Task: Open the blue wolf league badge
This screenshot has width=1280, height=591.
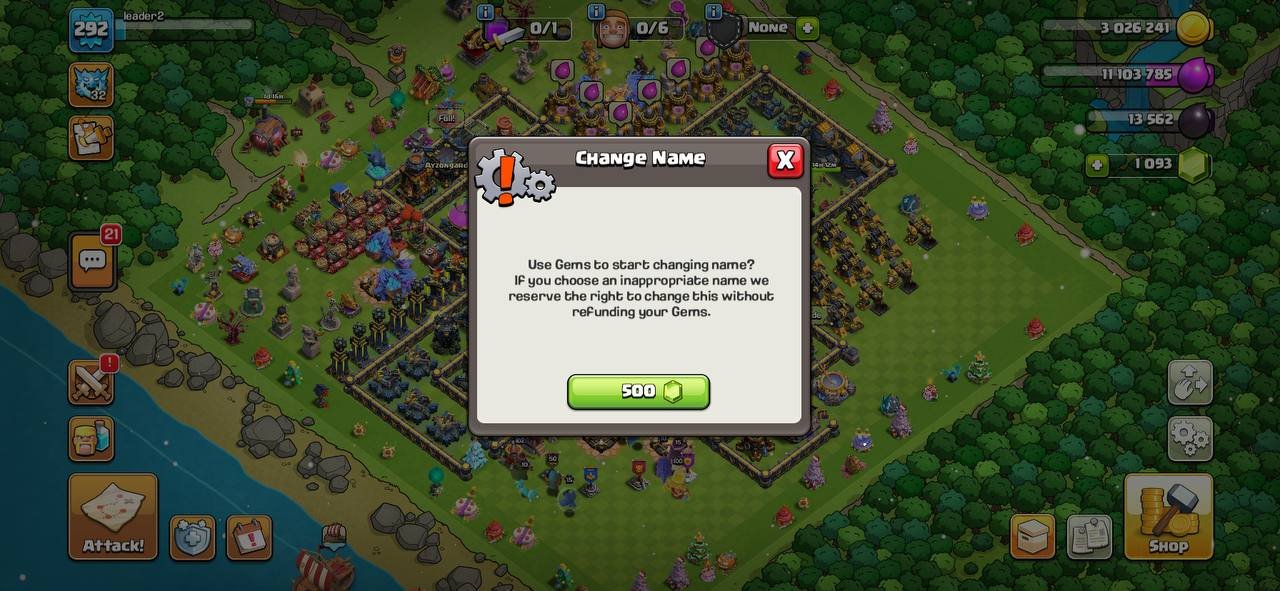Action: 90,84
